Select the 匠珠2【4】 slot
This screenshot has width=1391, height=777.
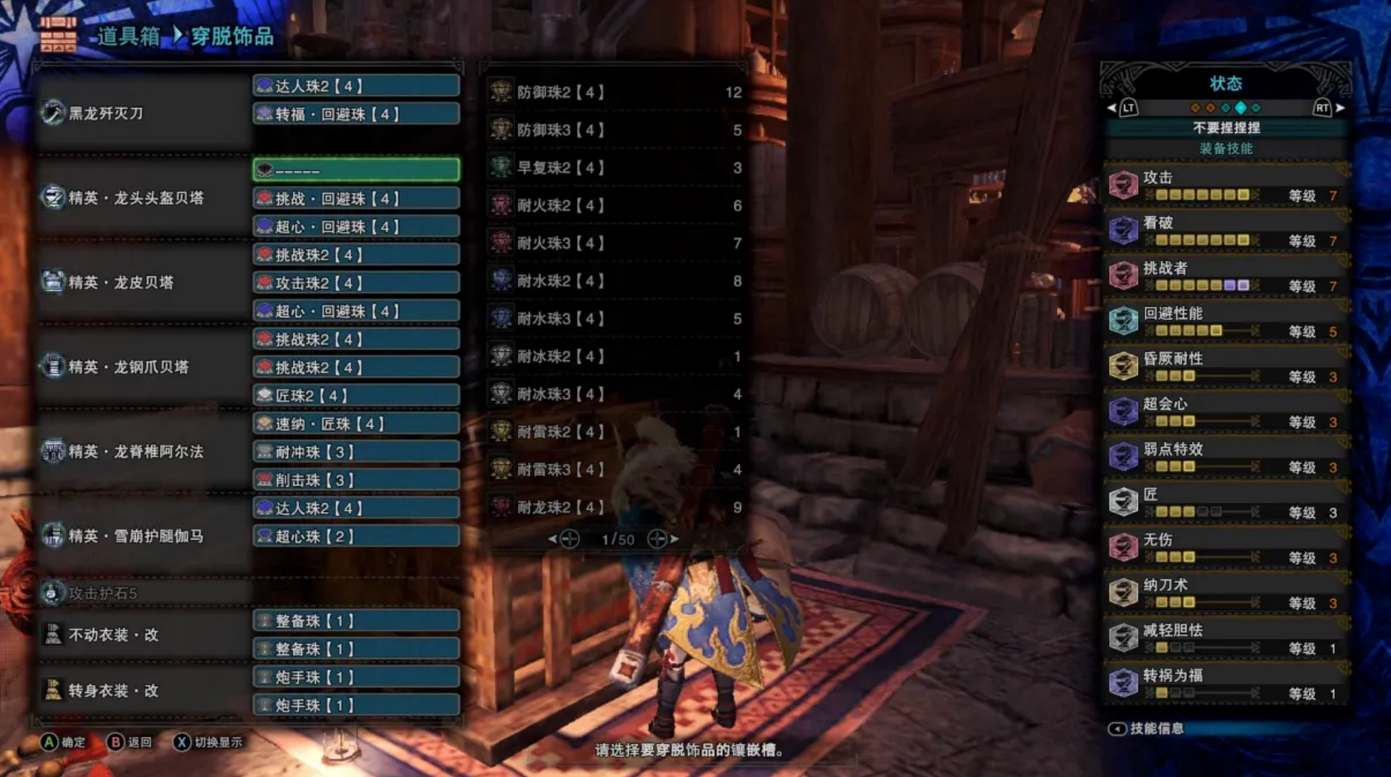(x=356, y=395)
